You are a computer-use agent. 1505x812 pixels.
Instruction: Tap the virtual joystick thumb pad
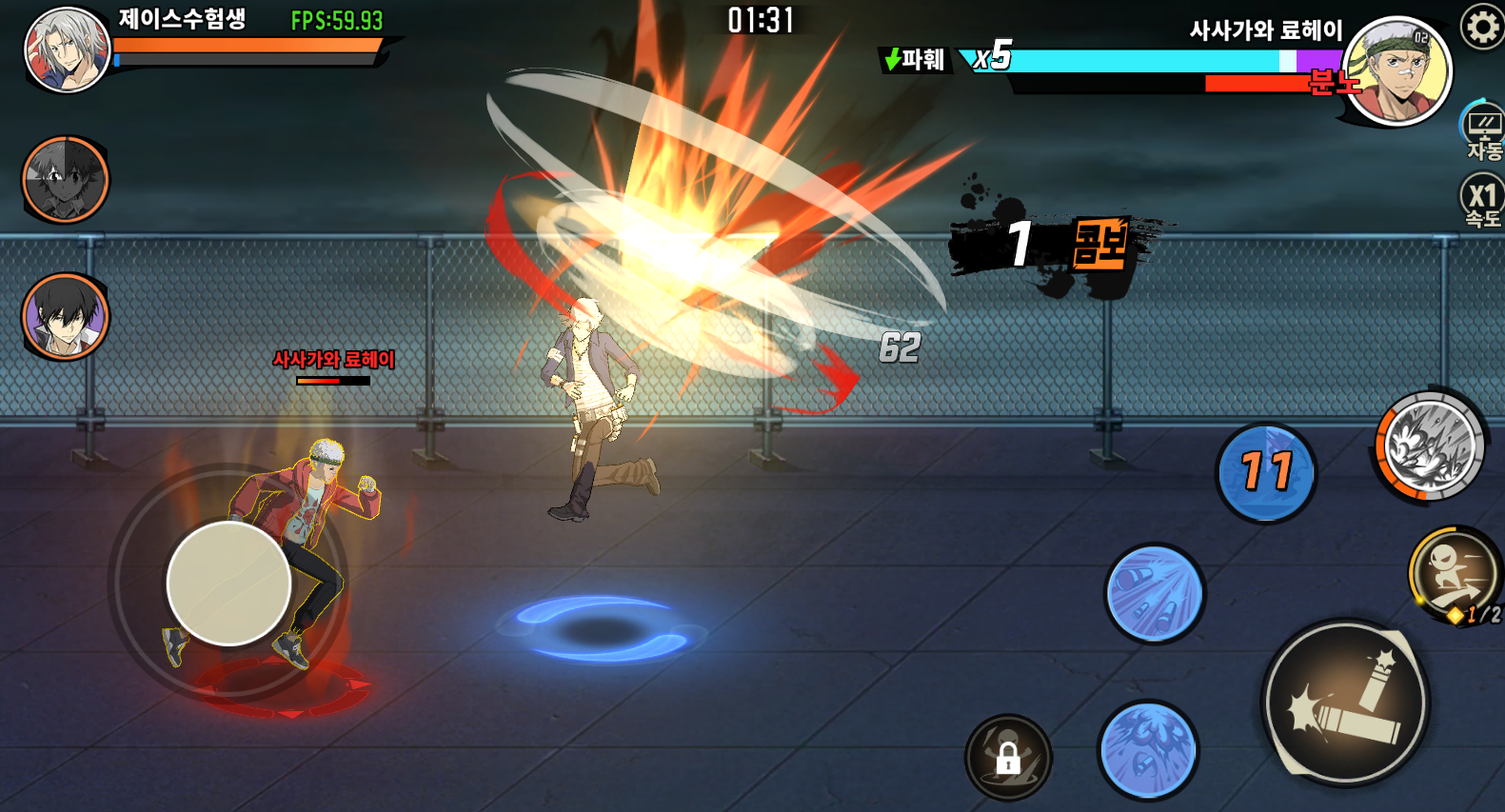tap(228, 583)
